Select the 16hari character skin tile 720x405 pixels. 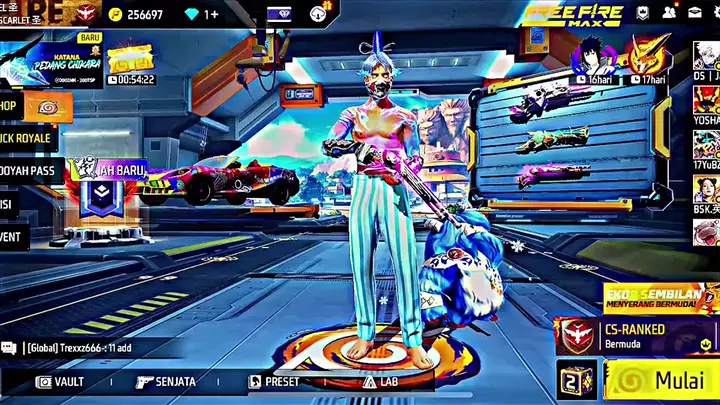[595, 58]
